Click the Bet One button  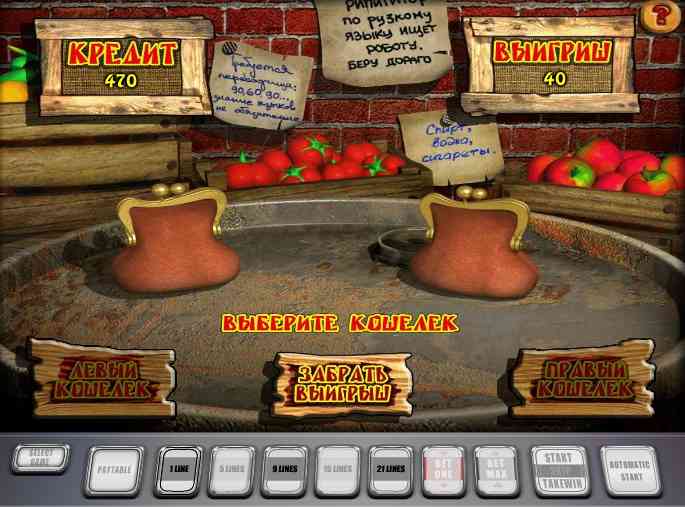[x=443, y=470]
